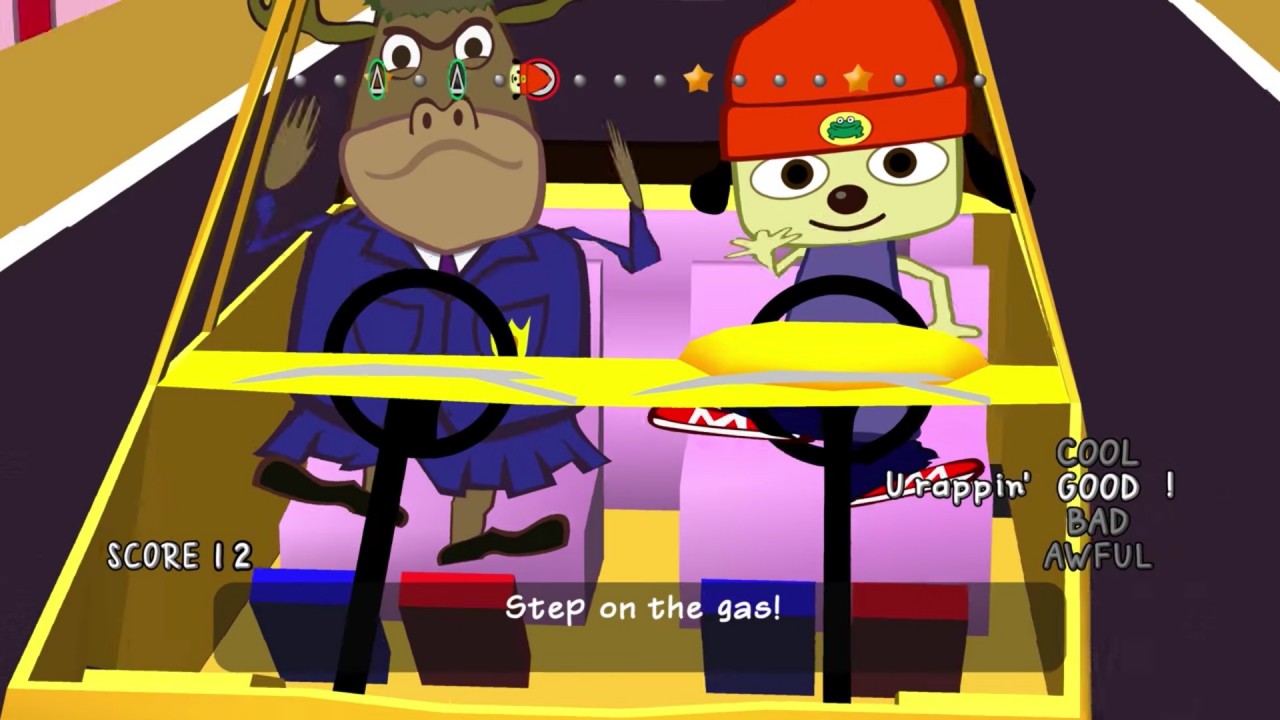
Task: Click the BAD rating text
Action: coord(1099,523)
